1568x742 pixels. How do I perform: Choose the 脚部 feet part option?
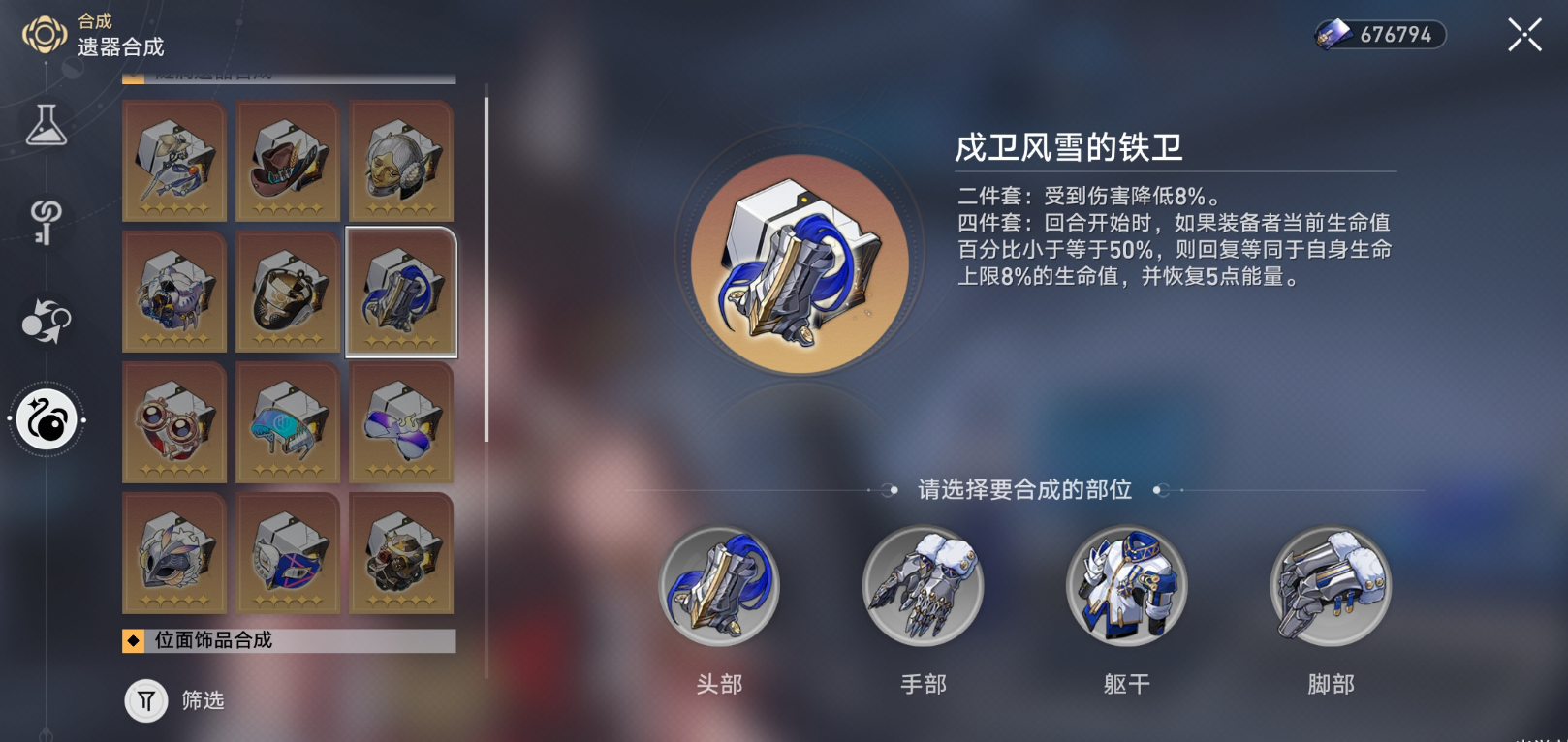point(1330,586)
